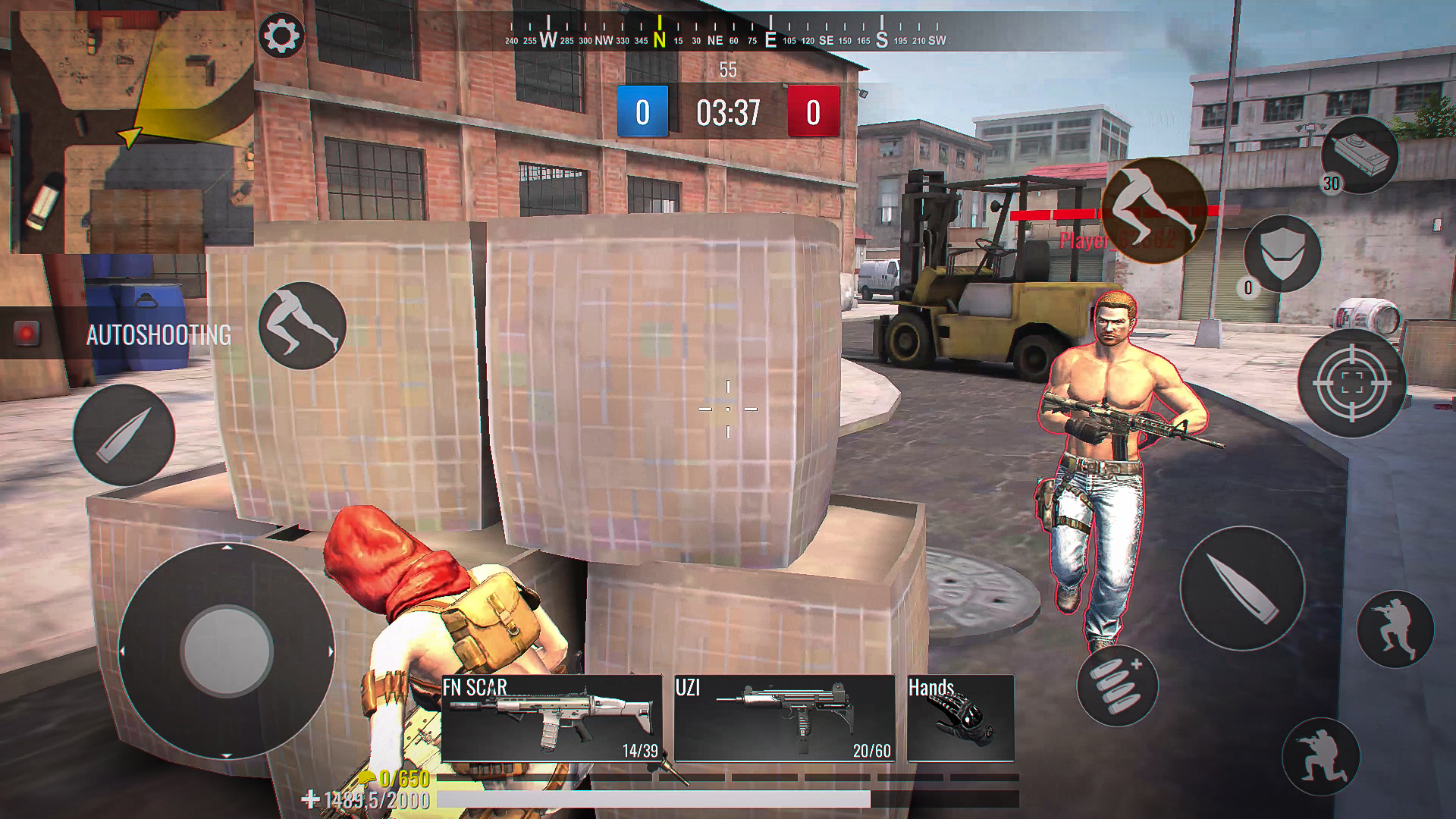Viewport: 1456px width, 819px height.
Task: Select the FN SCAR weapon slot
Action: pos(551,718)
